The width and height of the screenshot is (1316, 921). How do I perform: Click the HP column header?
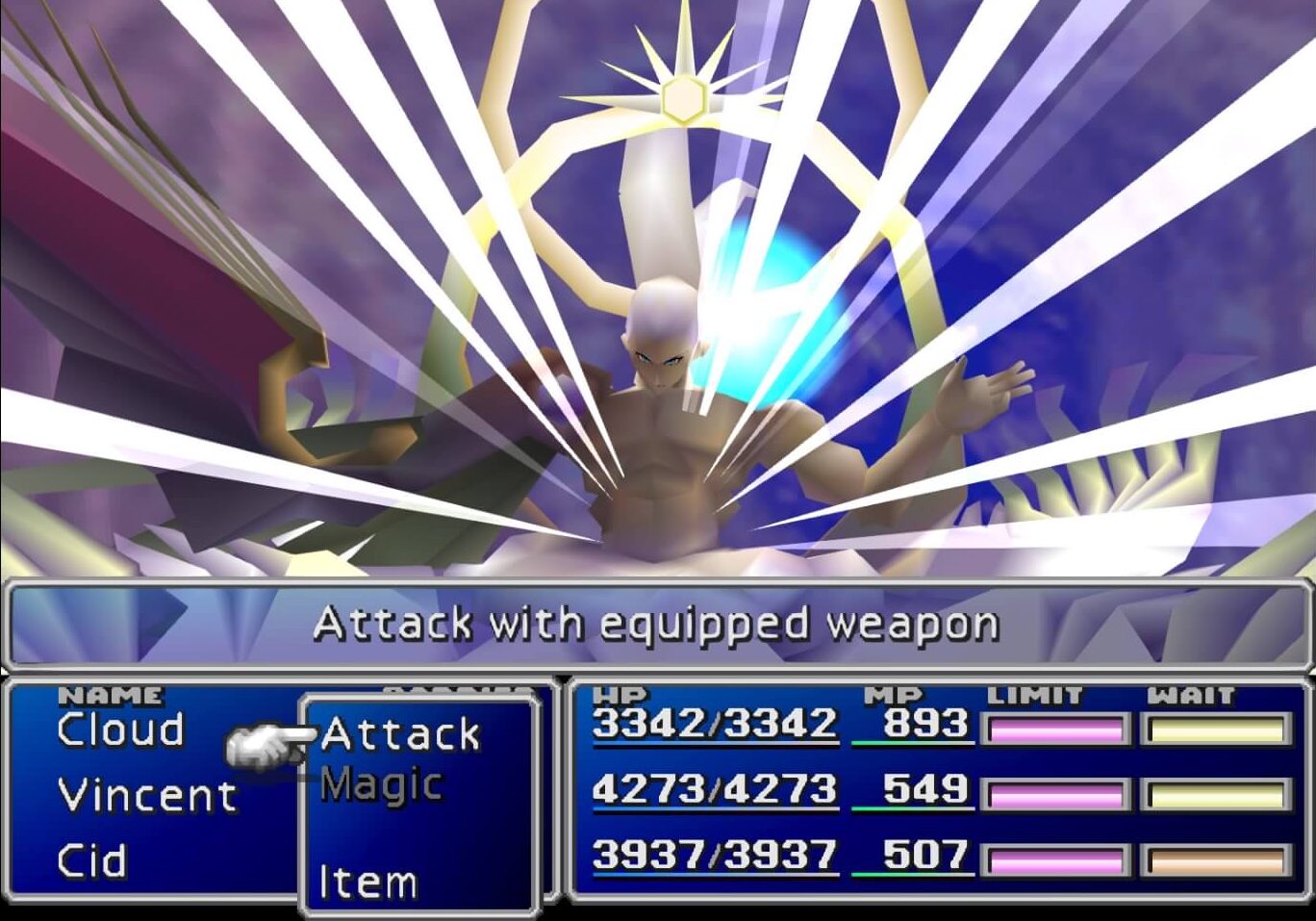pyautogui.click(x=621, y=693)
